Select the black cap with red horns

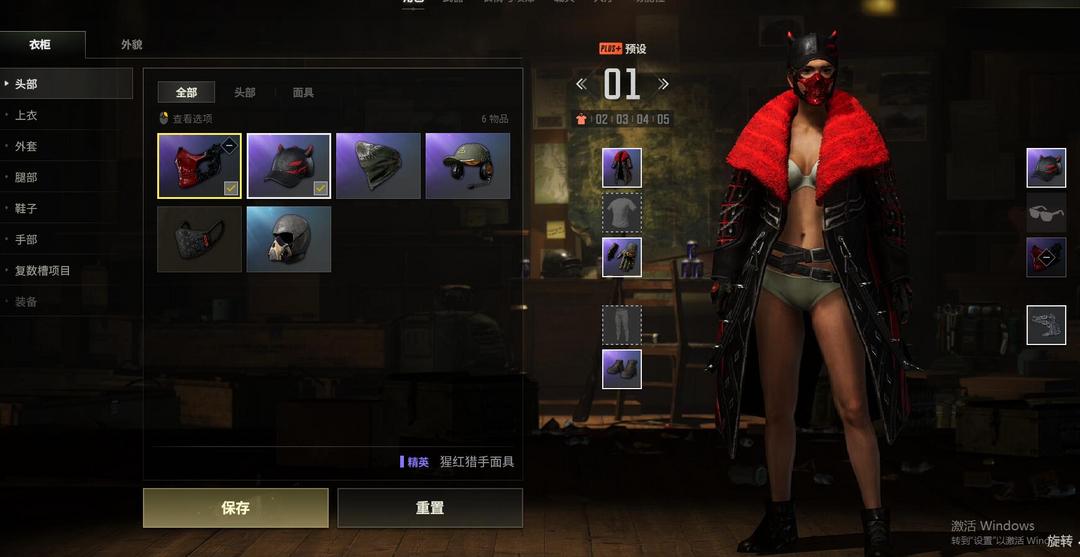[x=289, y=165]
